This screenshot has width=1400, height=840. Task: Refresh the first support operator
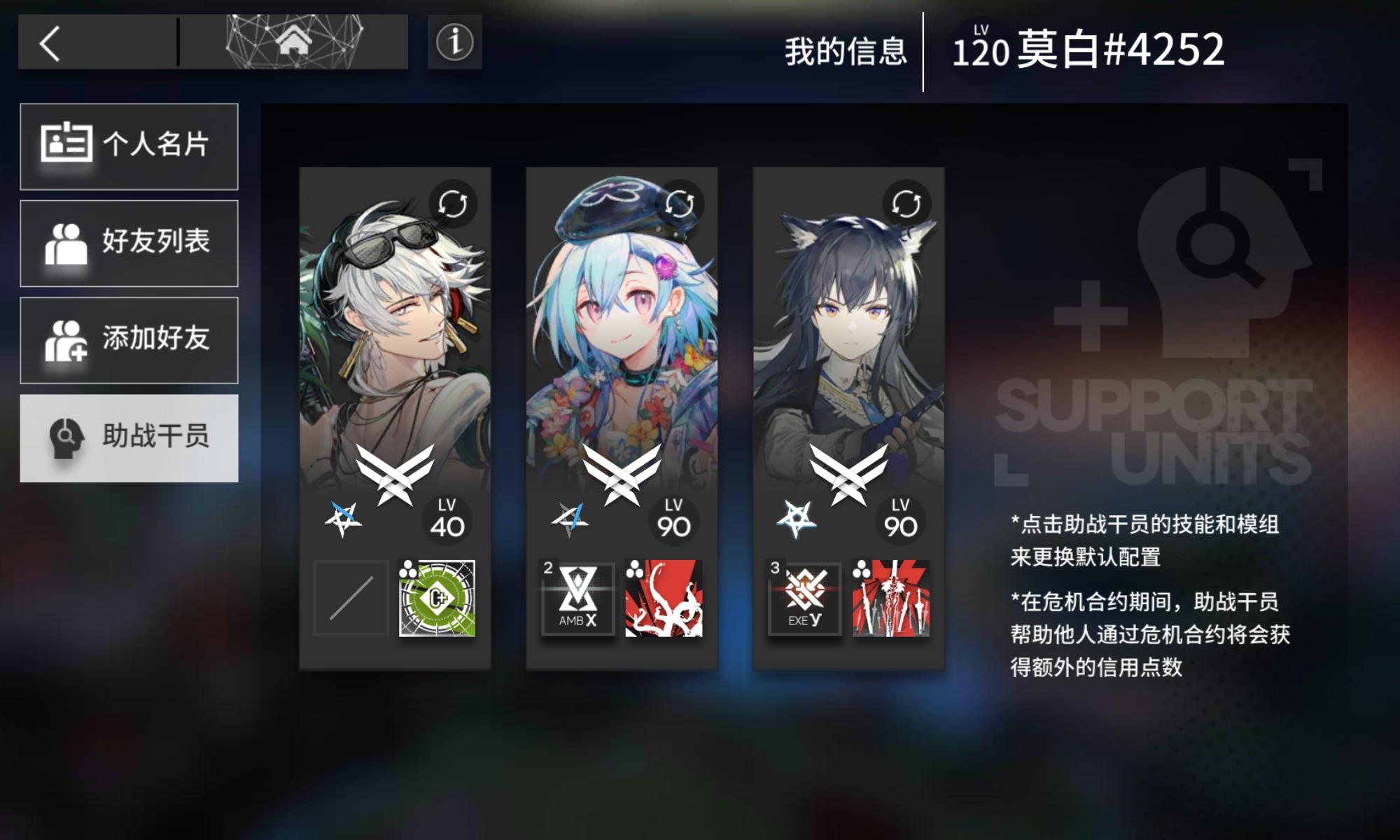(x=454, y=203)
